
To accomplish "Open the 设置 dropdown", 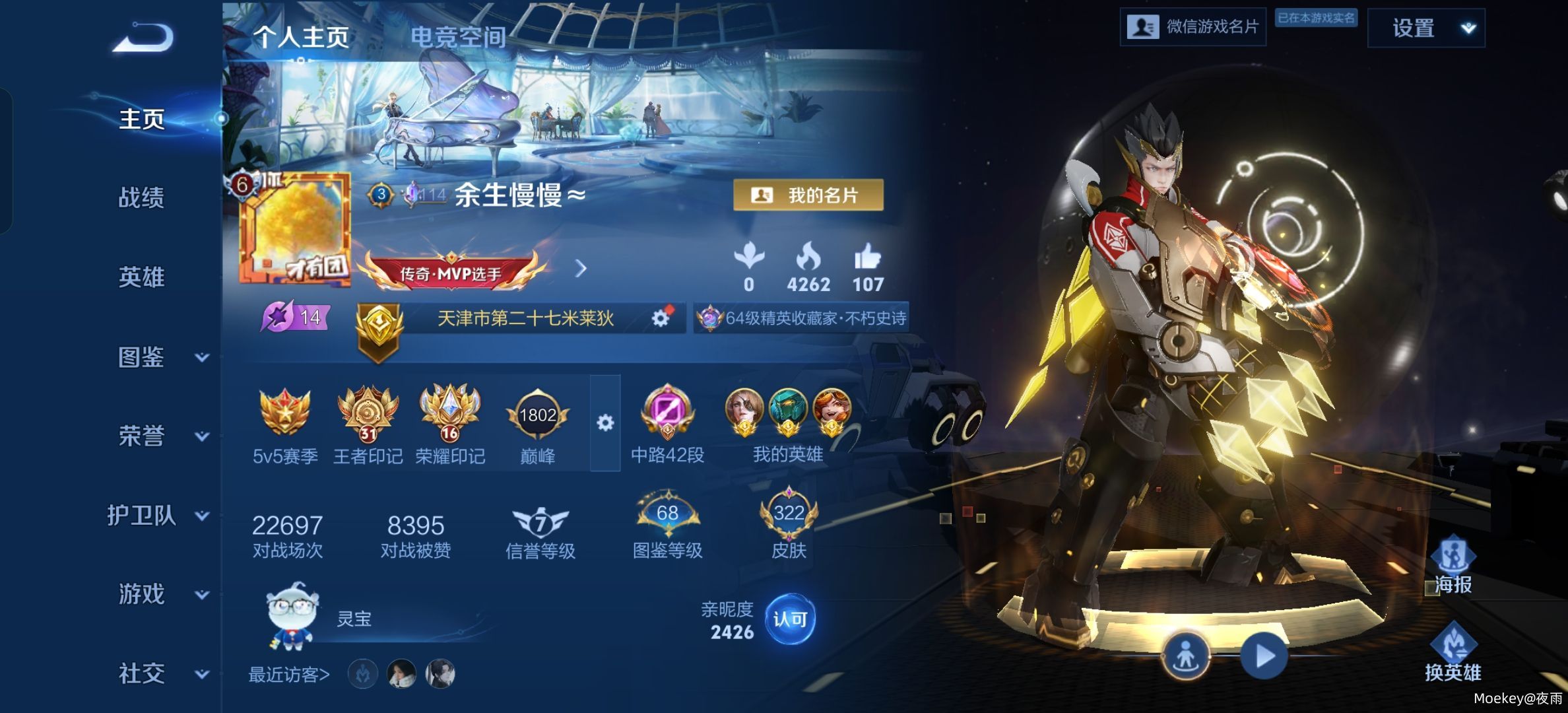I will tap(1425, 28).
